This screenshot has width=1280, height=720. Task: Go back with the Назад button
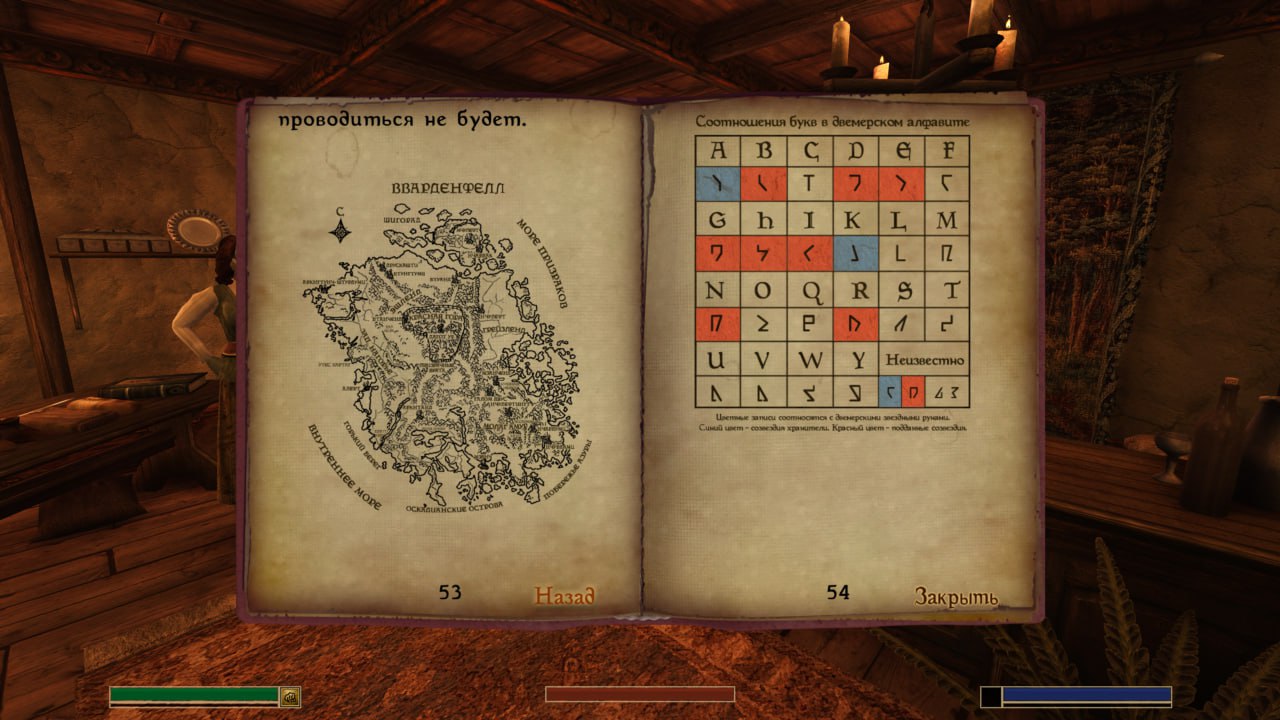pos(564,596)
